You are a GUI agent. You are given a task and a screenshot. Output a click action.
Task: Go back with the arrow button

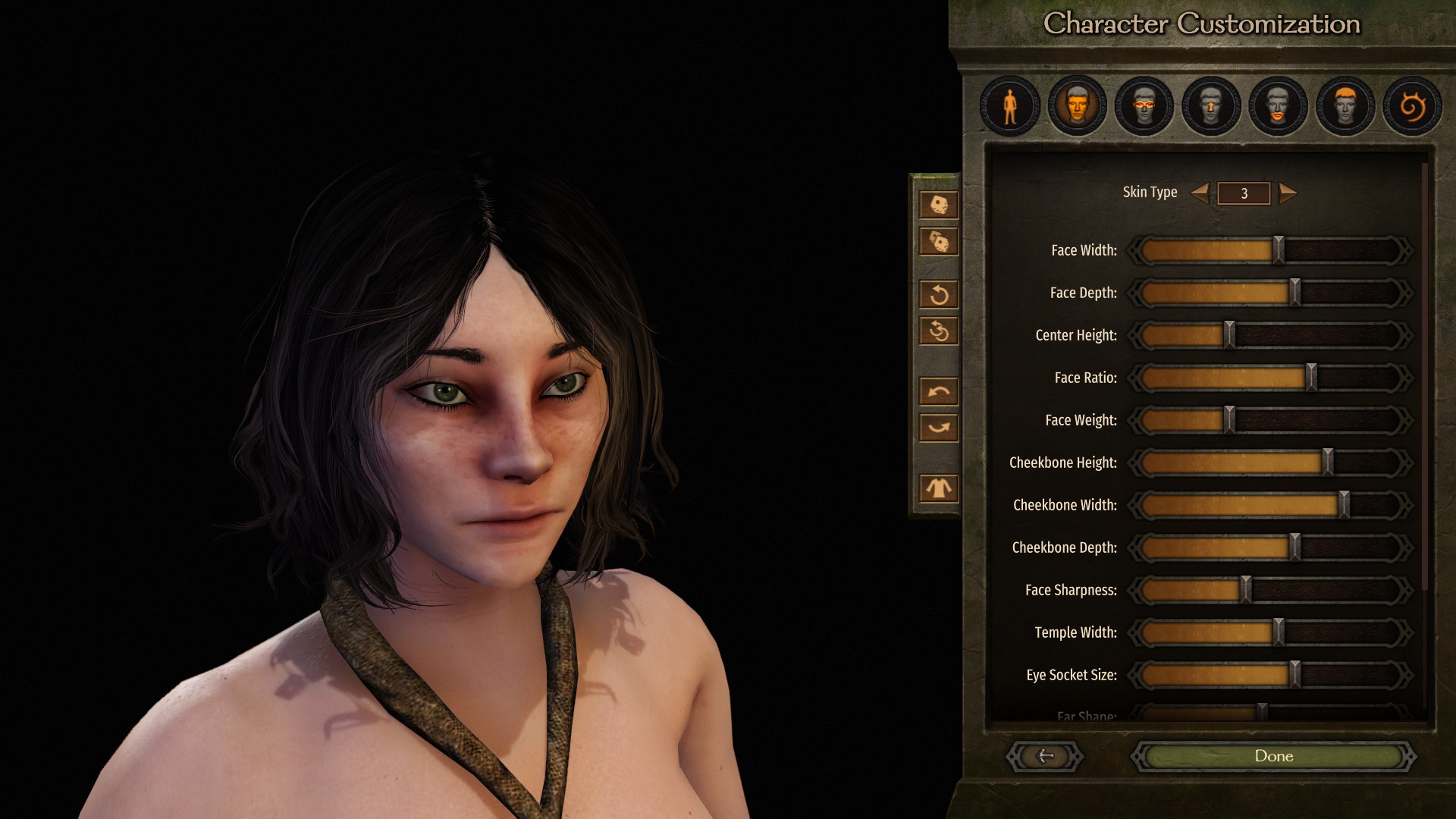coord(1045,756)
